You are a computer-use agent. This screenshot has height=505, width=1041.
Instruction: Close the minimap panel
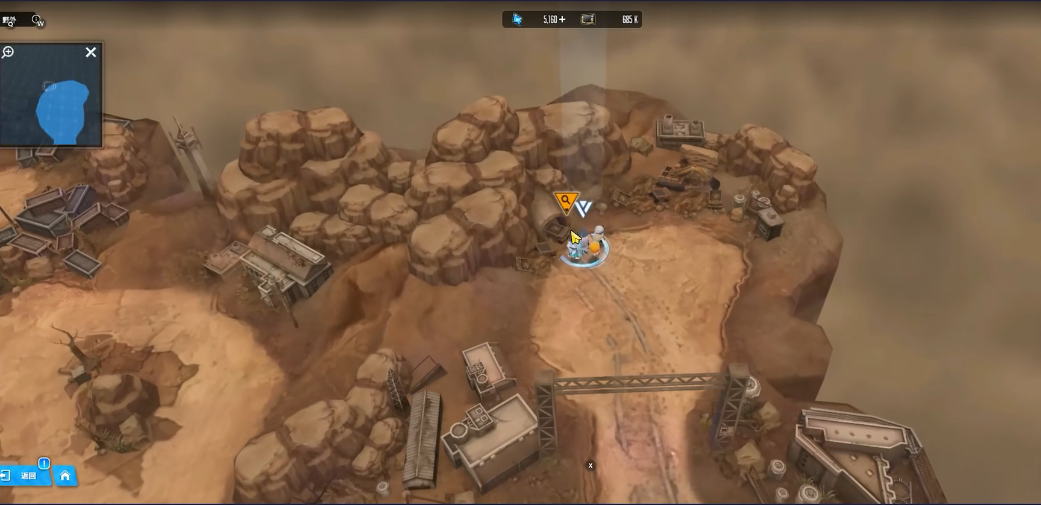91,52
